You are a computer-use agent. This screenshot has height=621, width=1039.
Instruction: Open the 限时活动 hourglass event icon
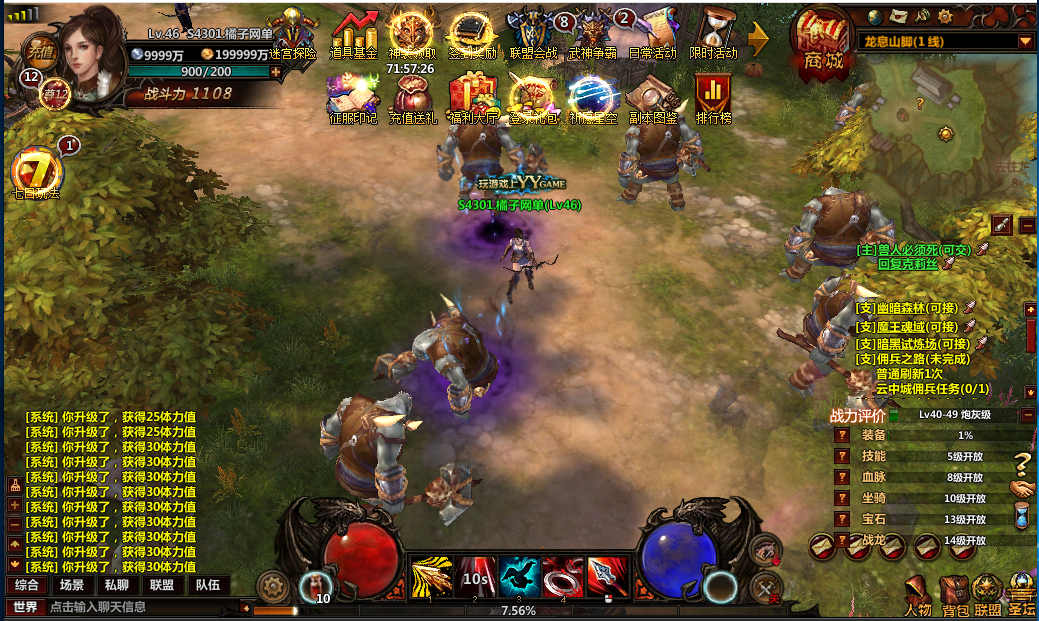[713, 36]
